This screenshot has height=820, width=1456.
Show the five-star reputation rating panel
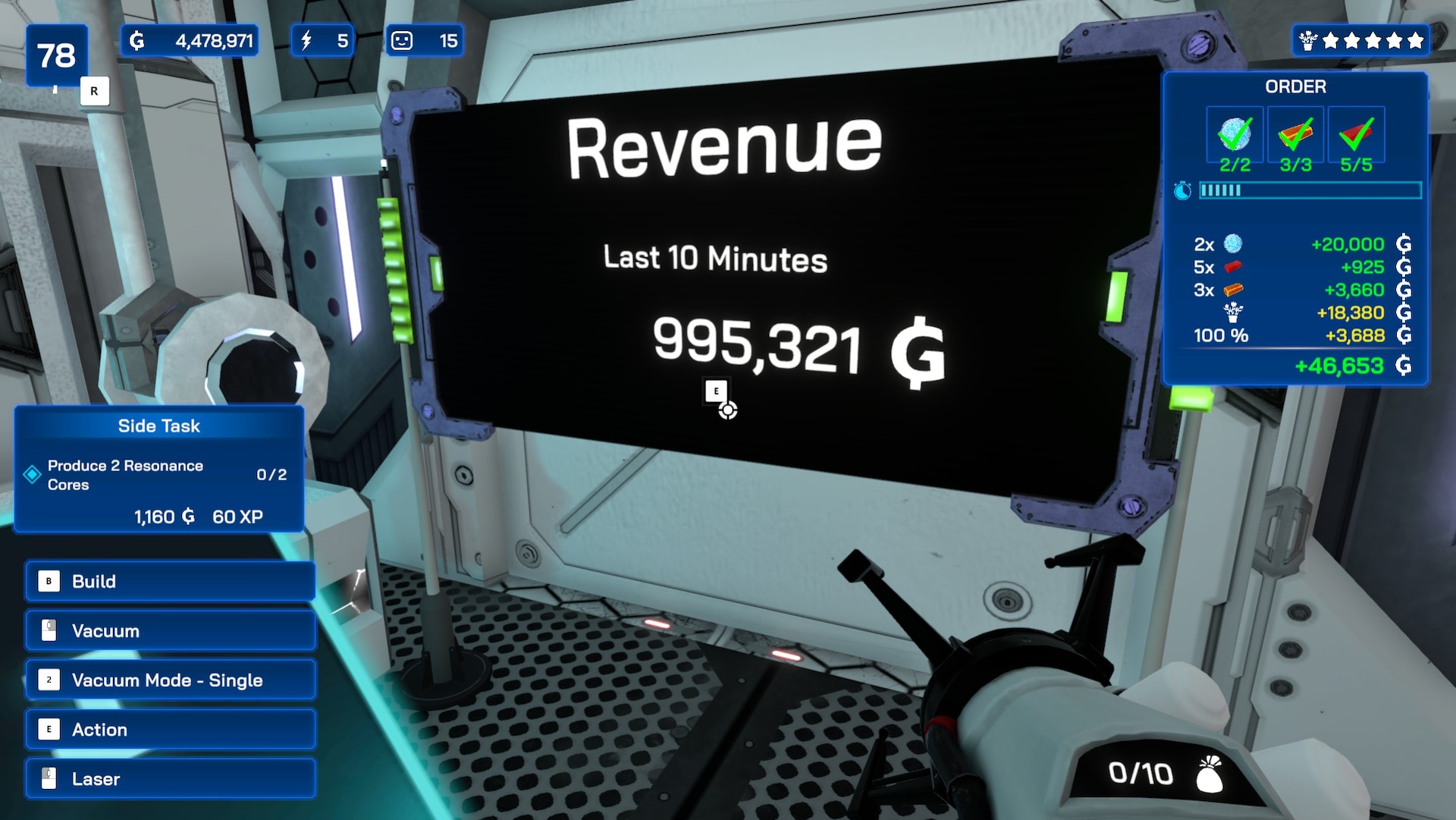1361,41
